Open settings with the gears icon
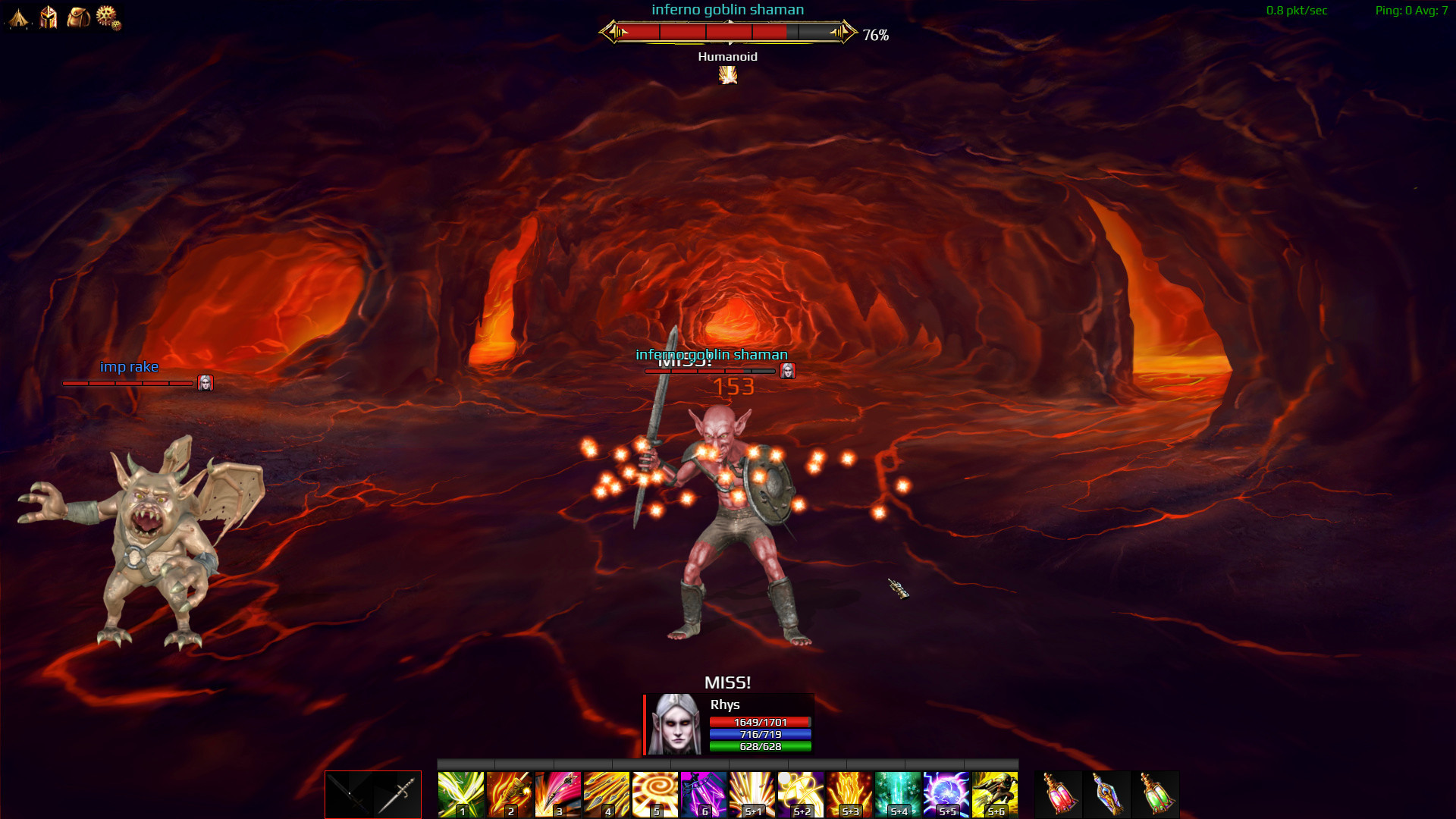 pyautogui.click(x=108, y=17)
